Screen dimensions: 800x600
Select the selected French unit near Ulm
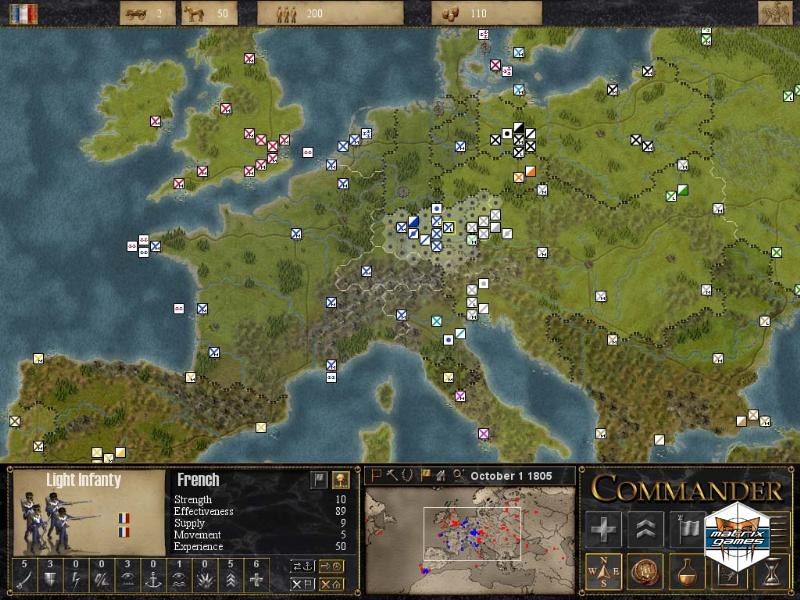450,227
